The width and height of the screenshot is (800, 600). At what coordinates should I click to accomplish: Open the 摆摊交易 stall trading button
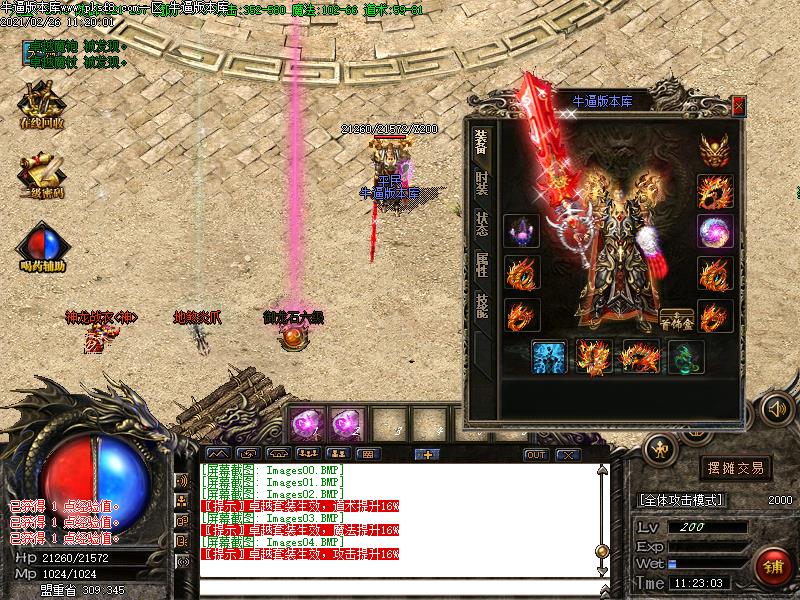tap(735, 467)
